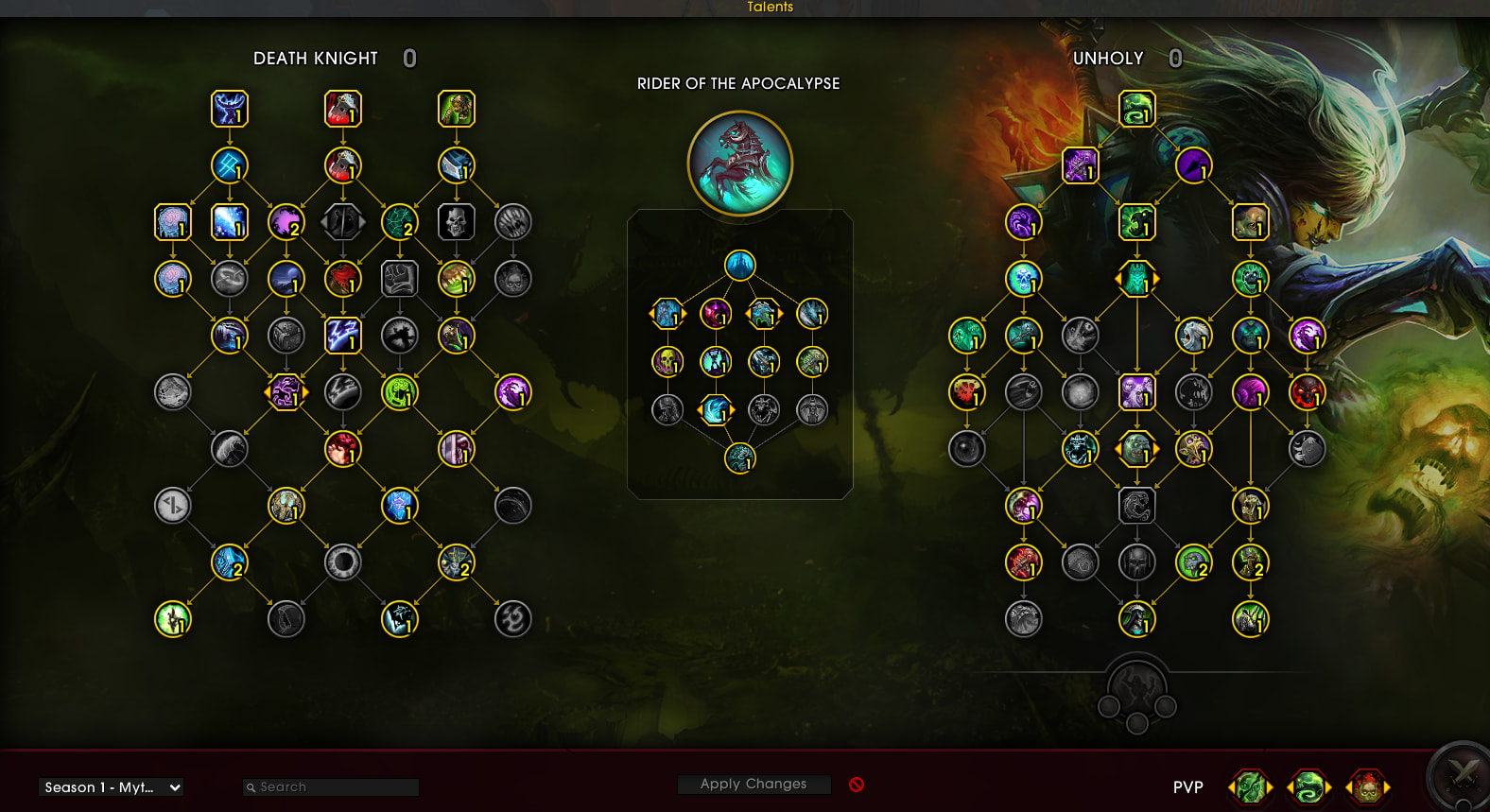This screenshot has height=812, width=1490.
Task: Select the grey skull square talent node
Action: pyautogui.click(x=456, y=223)
